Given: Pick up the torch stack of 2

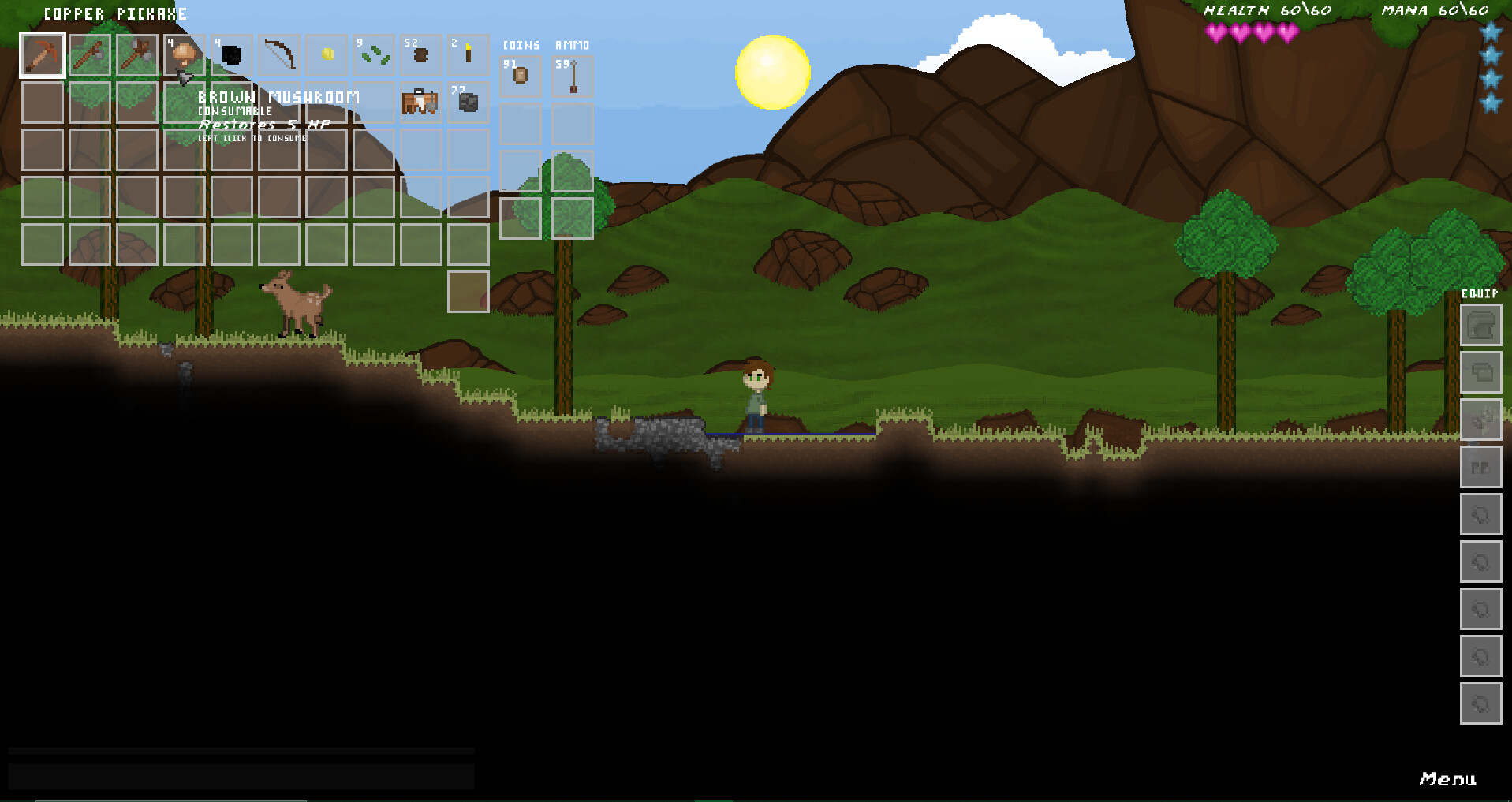Looking at the screenshot, I should pyautogui.click(x=468, y=55).
